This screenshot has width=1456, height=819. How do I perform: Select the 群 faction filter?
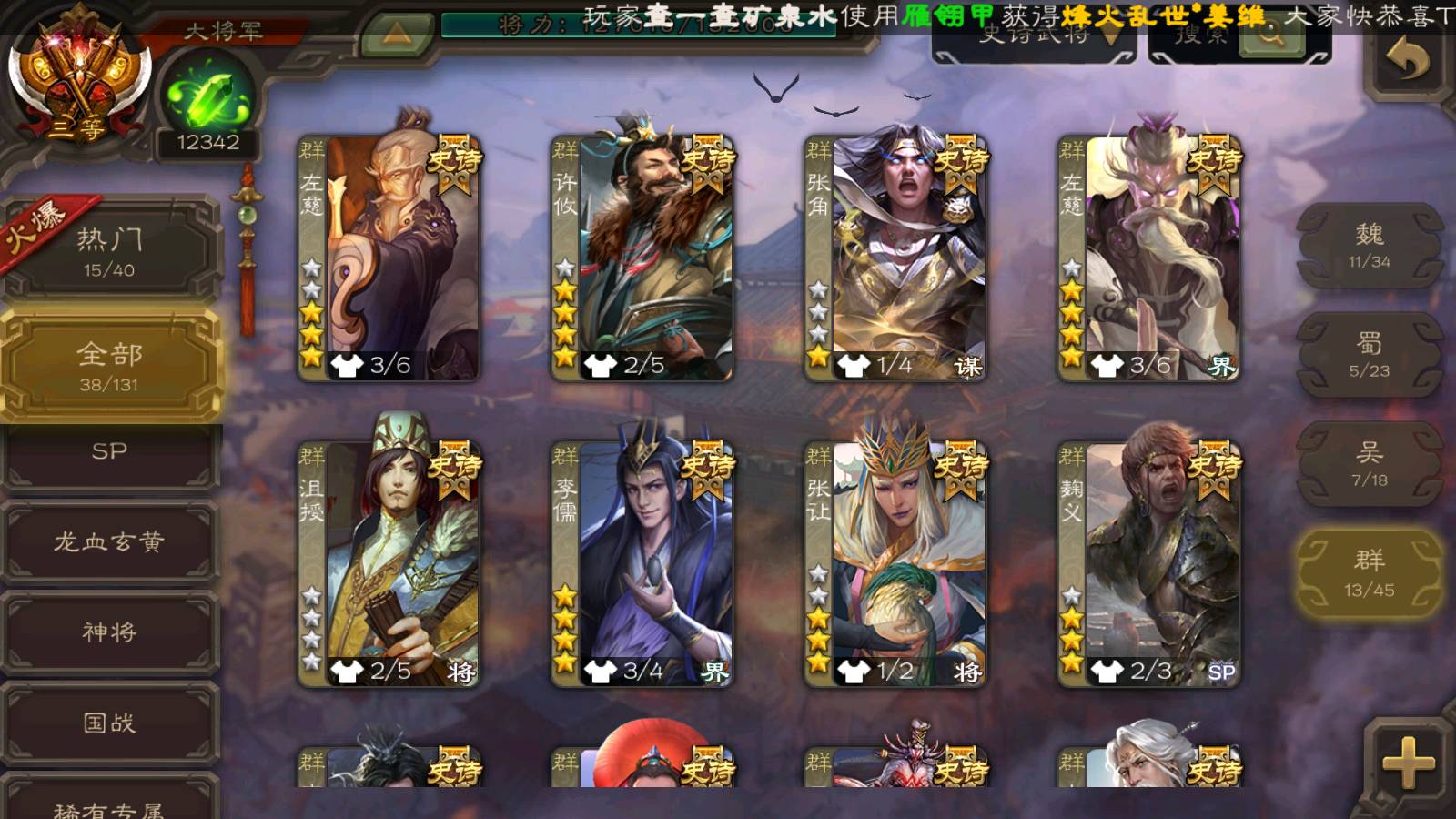click(x=1369, y=573)
